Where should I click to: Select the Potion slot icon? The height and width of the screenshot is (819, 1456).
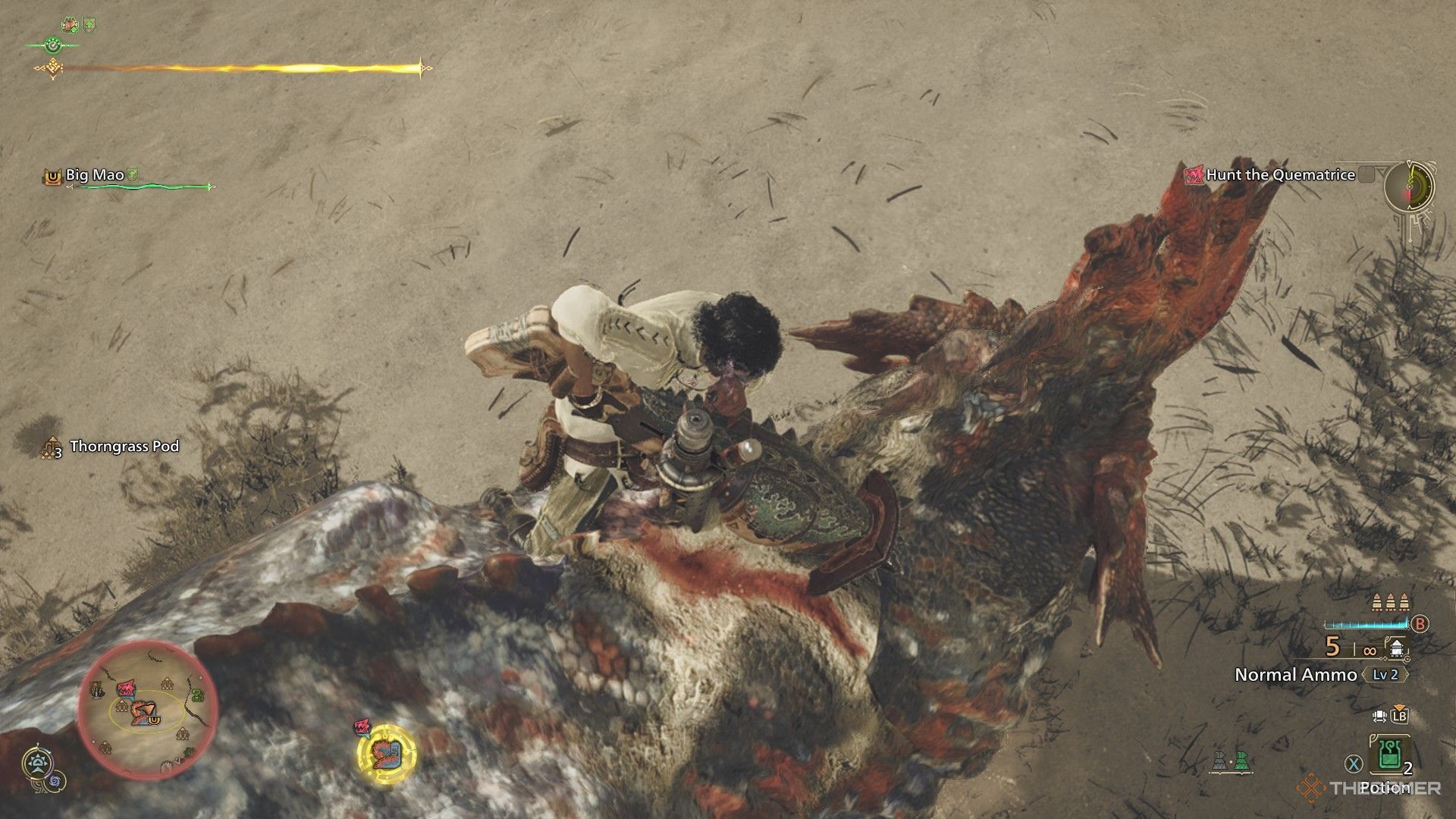pyautogui.click(x=1388, y=755)
